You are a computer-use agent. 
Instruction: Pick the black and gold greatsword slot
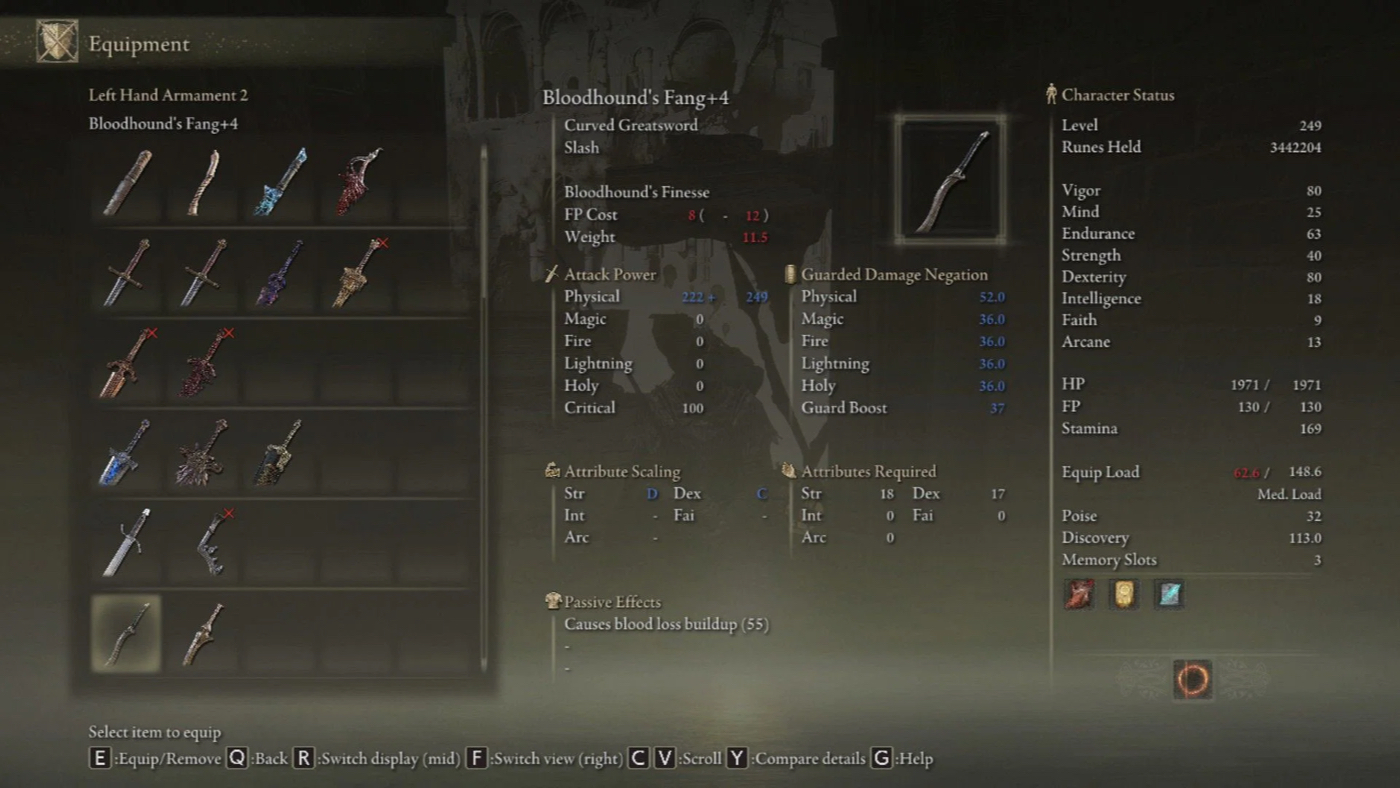click(281, 453)
